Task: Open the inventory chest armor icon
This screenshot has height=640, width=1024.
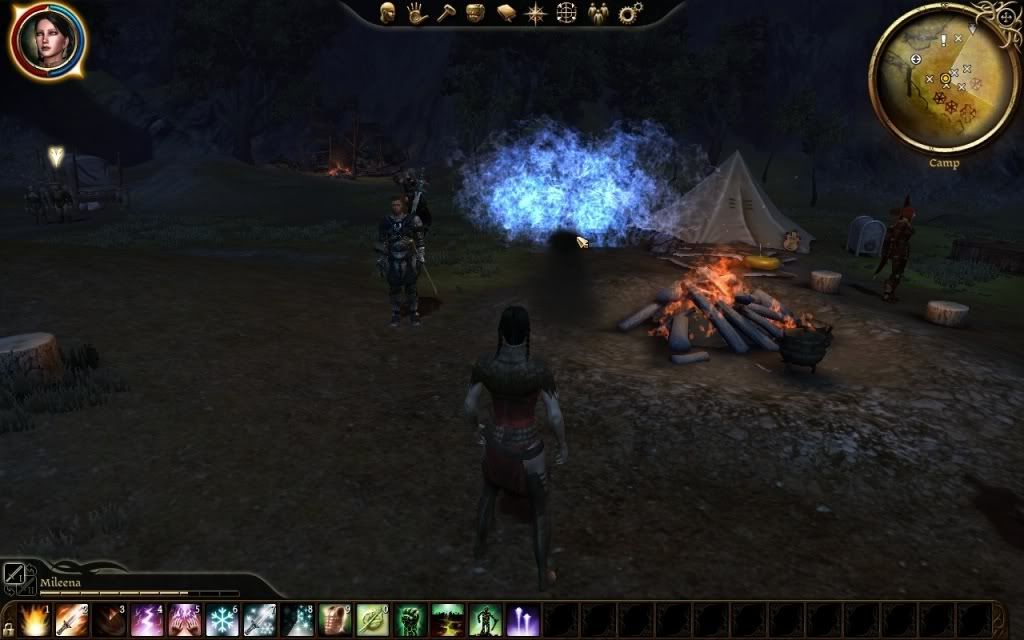Action: click(476, 12)
